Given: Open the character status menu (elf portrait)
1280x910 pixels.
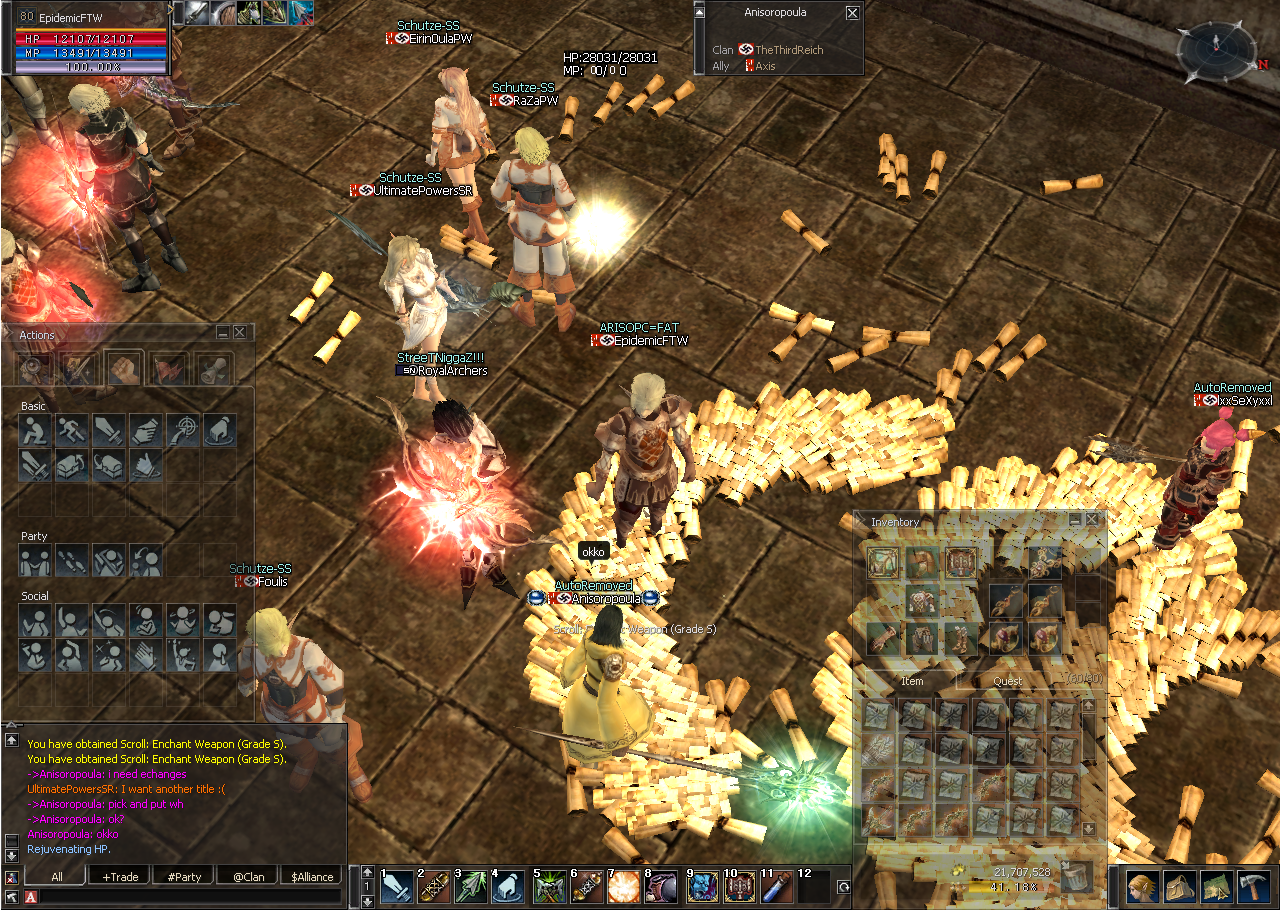Looking at the screenshot, I should tap(1144, 887).
